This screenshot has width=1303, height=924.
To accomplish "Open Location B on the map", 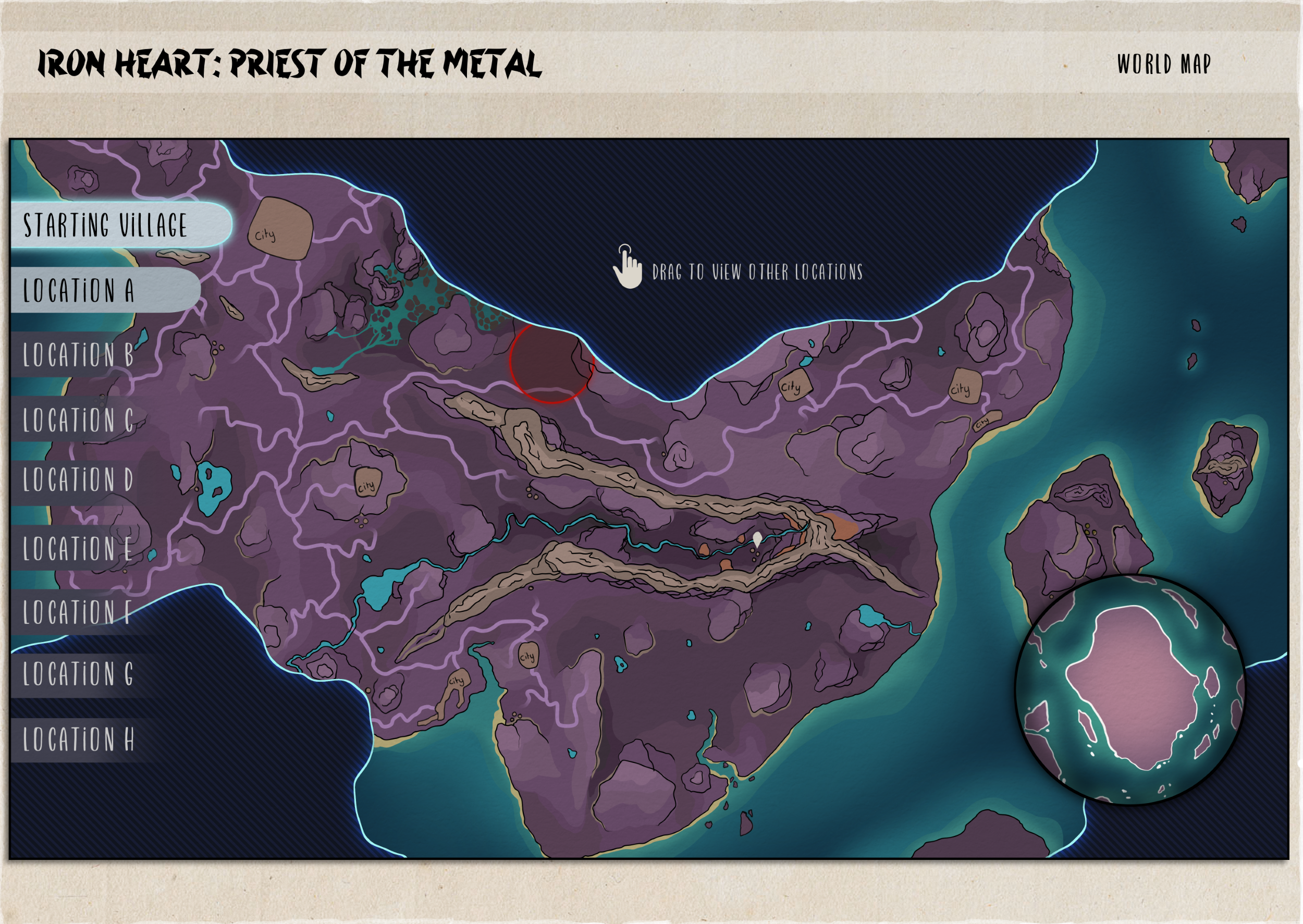I will (79, 355).
